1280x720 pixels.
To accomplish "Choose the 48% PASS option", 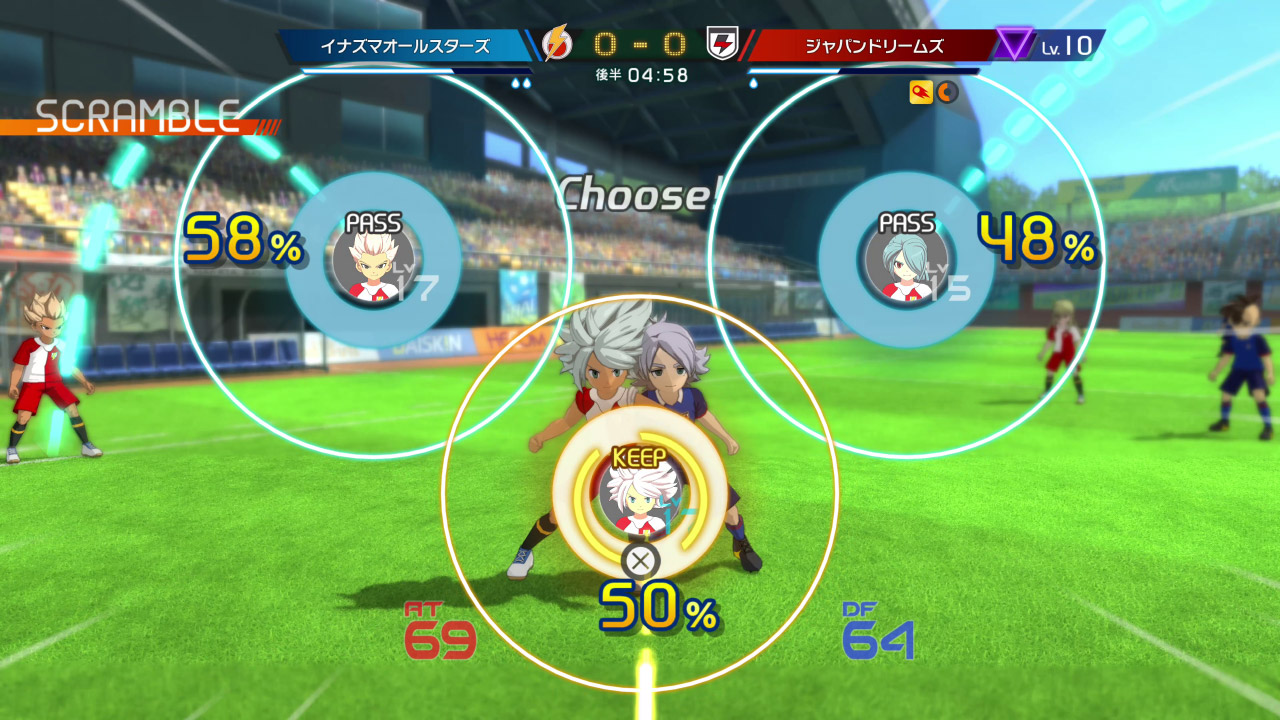I will (906, 260).
